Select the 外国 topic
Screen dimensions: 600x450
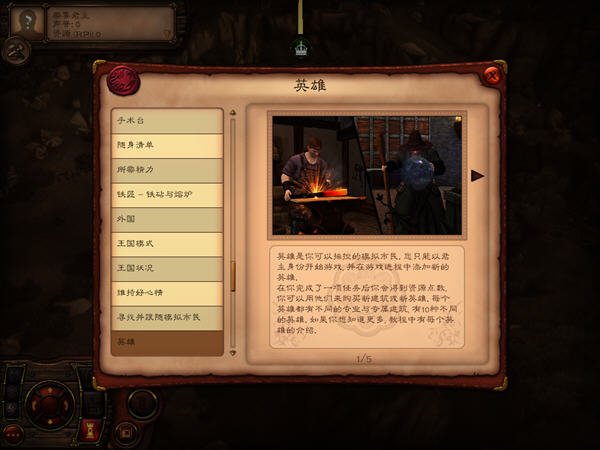point(166,219)
